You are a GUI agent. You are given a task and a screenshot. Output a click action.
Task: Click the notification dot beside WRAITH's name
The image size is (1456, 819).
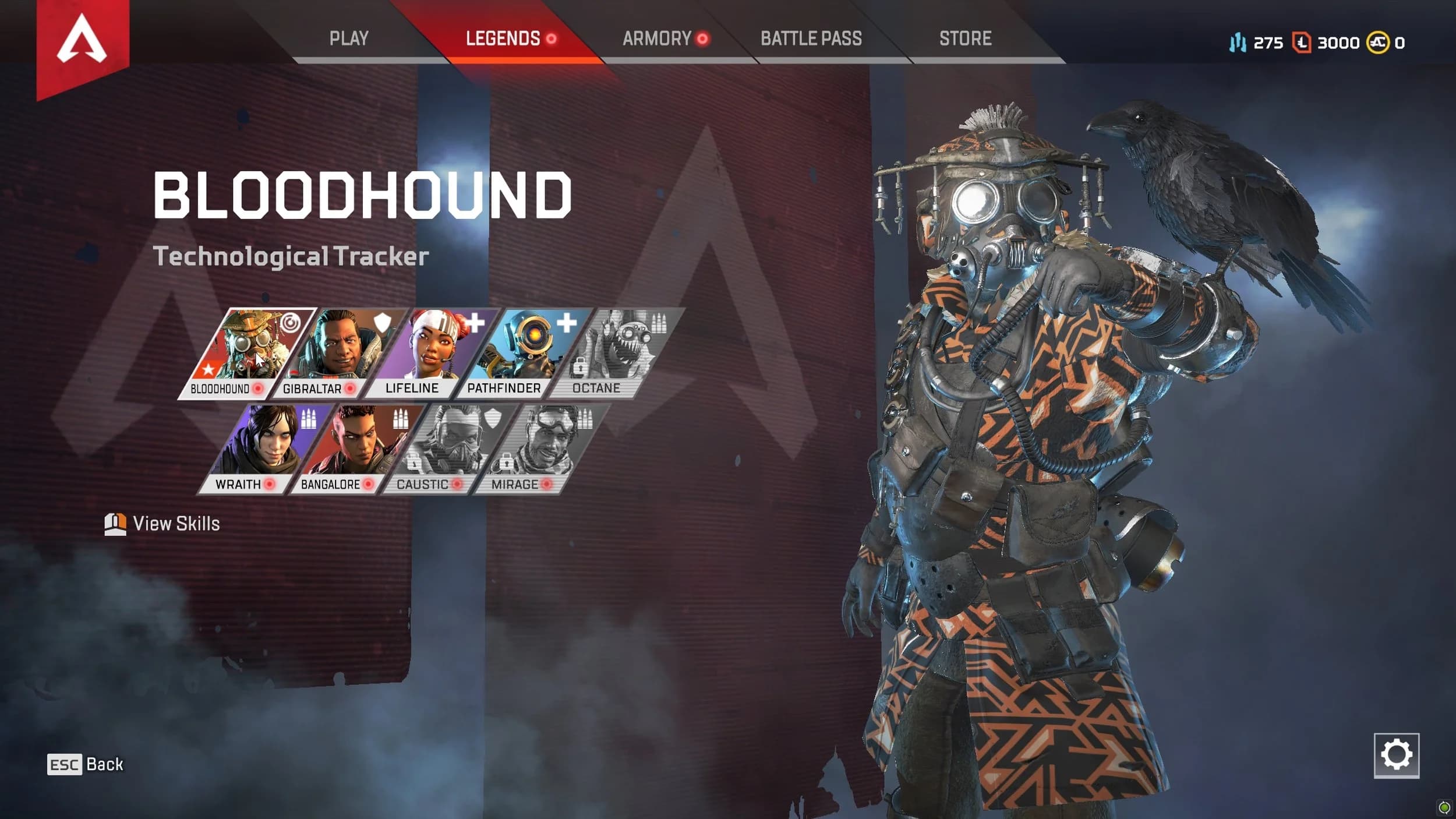pyautogui.click(x=270, y=483)
